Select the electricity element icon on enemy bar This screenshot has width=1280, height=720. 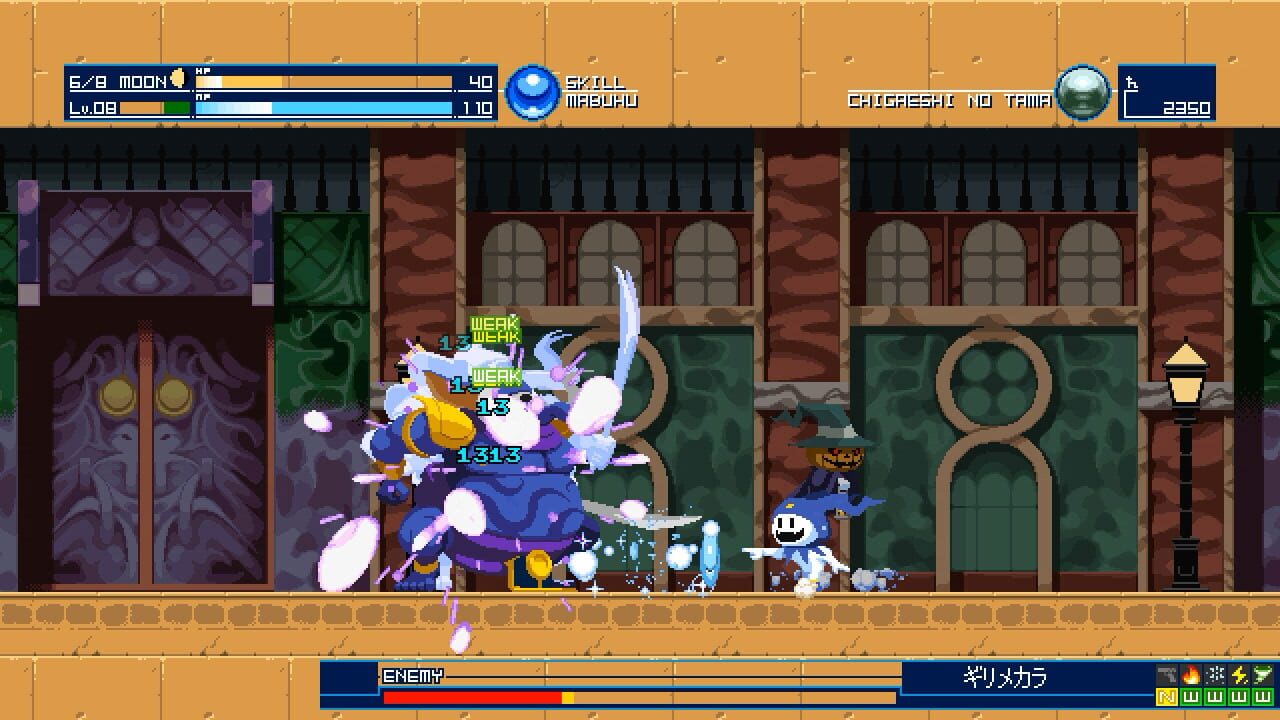pyautogui.click(x=1239, y=674)
